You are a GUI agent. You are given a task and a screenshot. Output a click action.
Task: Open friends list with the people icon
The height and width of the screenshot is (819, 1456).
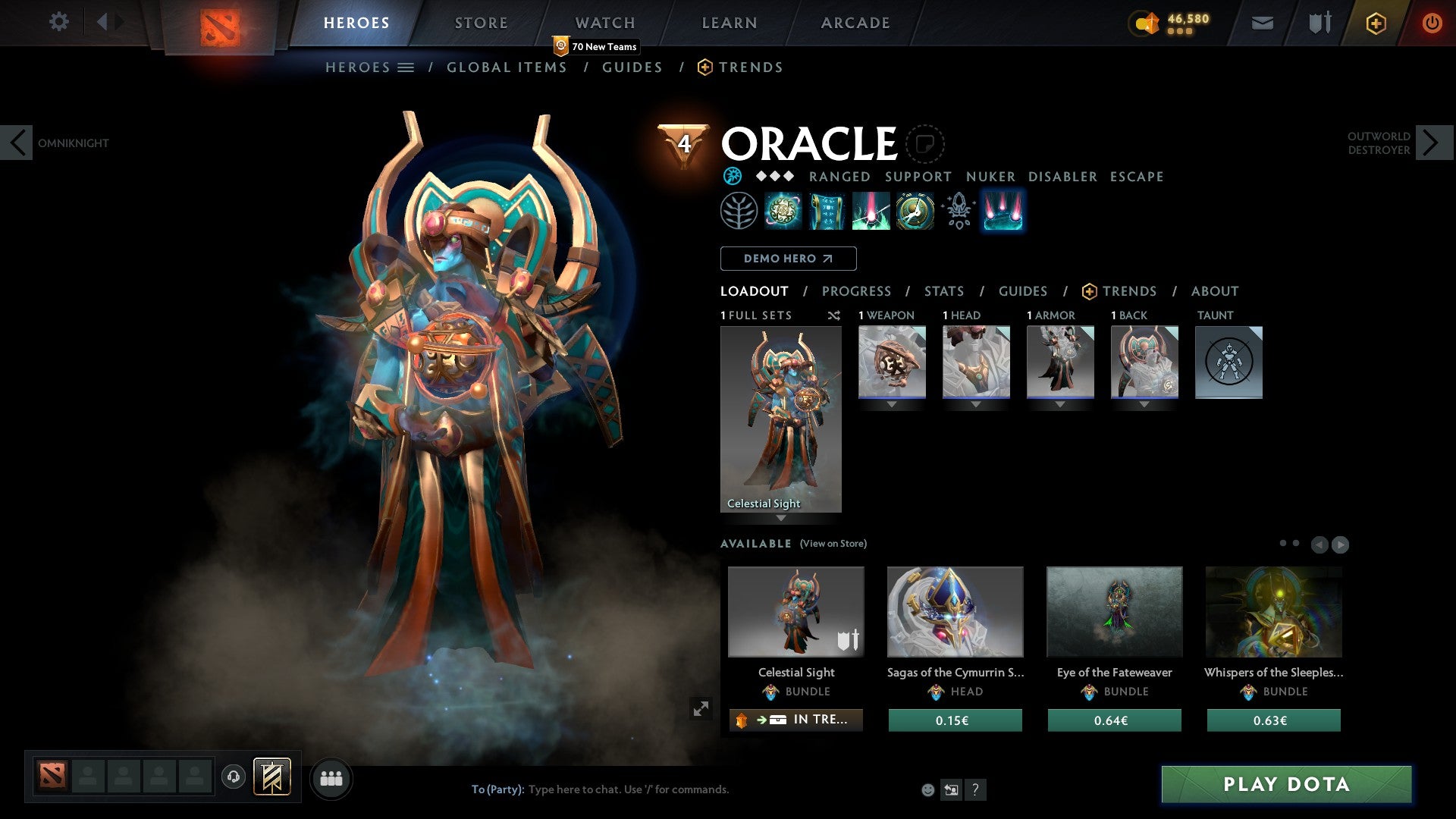(x=331, y=778)
